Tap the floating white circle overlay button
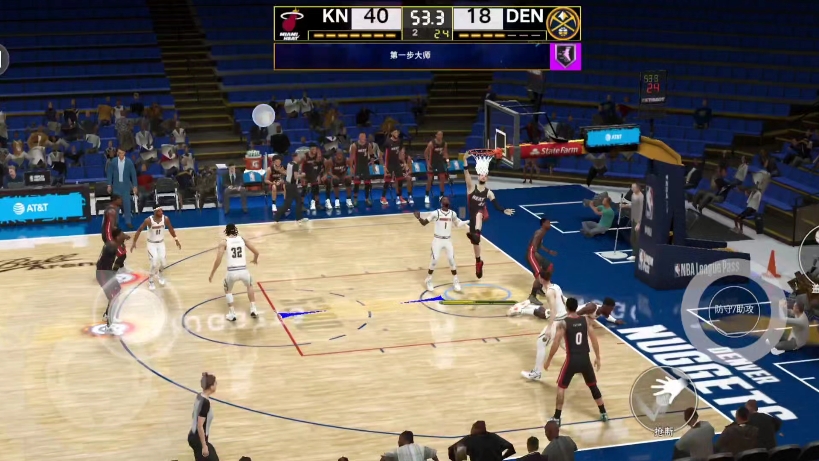The width and height of the screenshot is (819, 461). pyautogui.click(x=264, y=115)
